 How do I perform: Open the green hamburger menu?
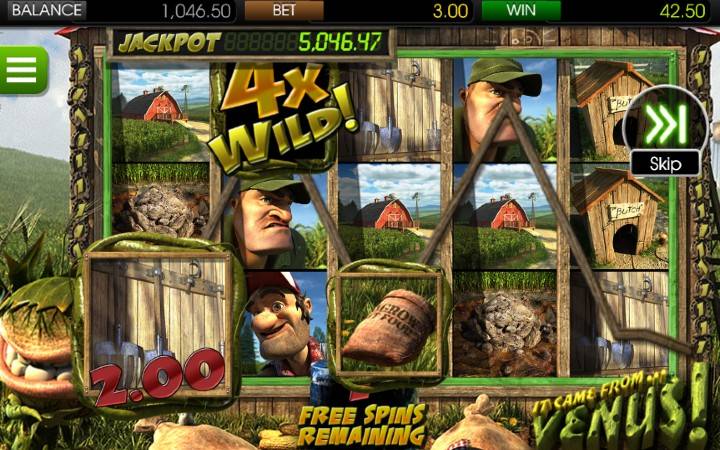21,69
